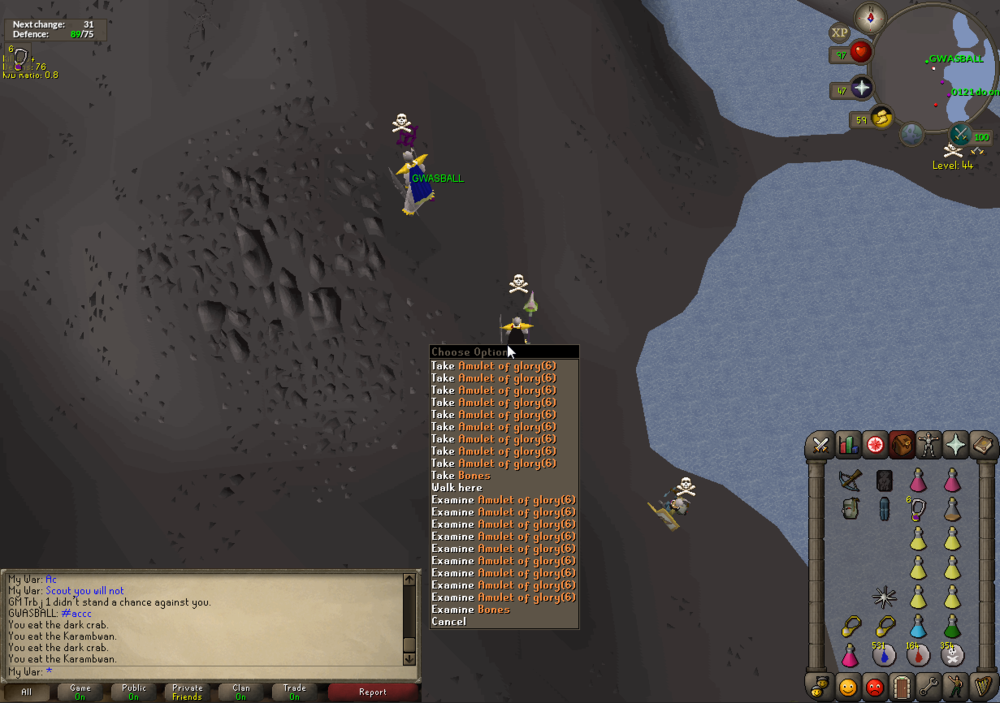This screenshot has width=1000, height=703.
Task: Click the Report button
Action: point(372,691)
